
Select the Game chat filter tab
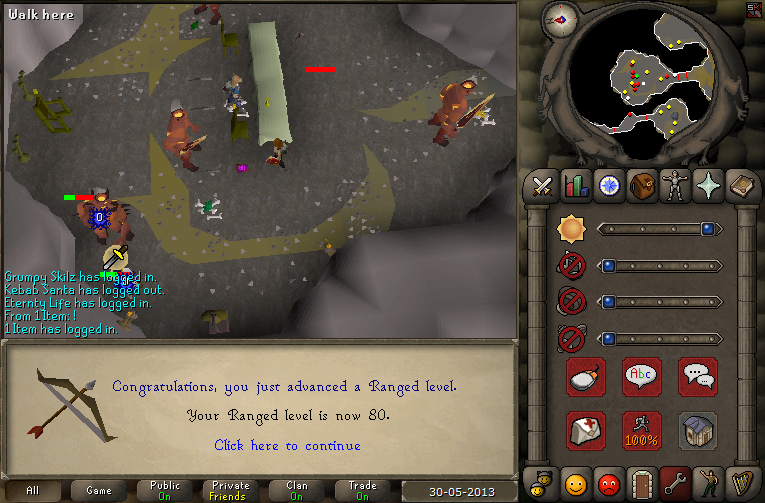click(99, 490)
